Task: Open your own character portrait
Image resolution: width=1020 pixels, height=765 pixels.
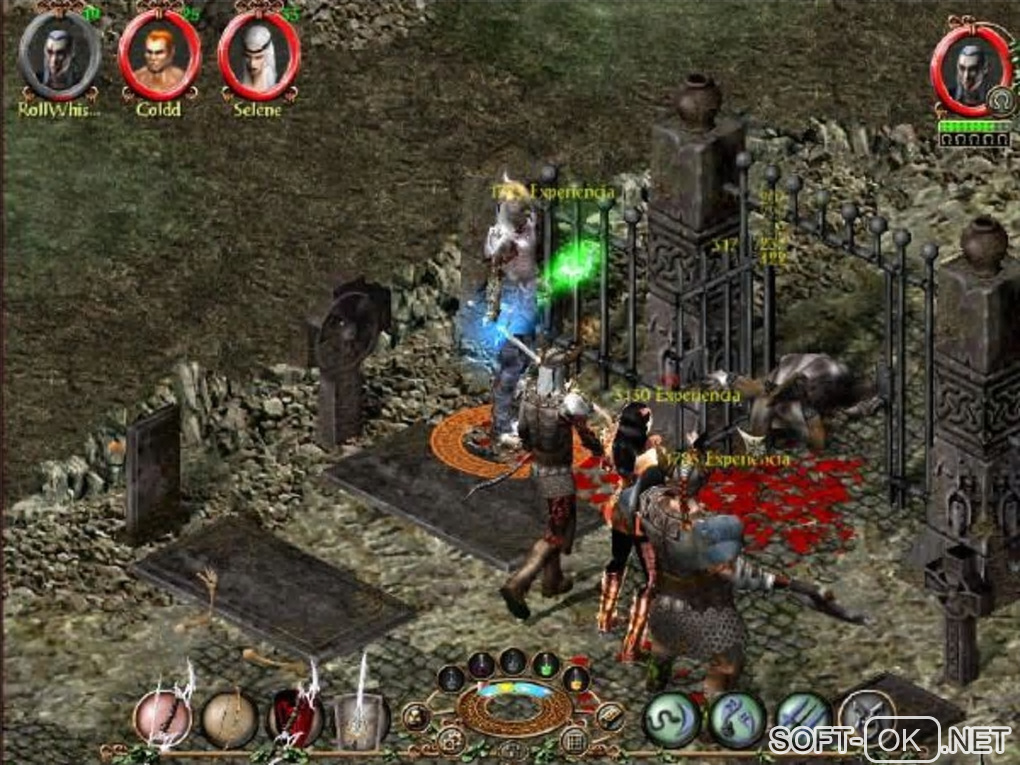Action: [x=970, y=66]
